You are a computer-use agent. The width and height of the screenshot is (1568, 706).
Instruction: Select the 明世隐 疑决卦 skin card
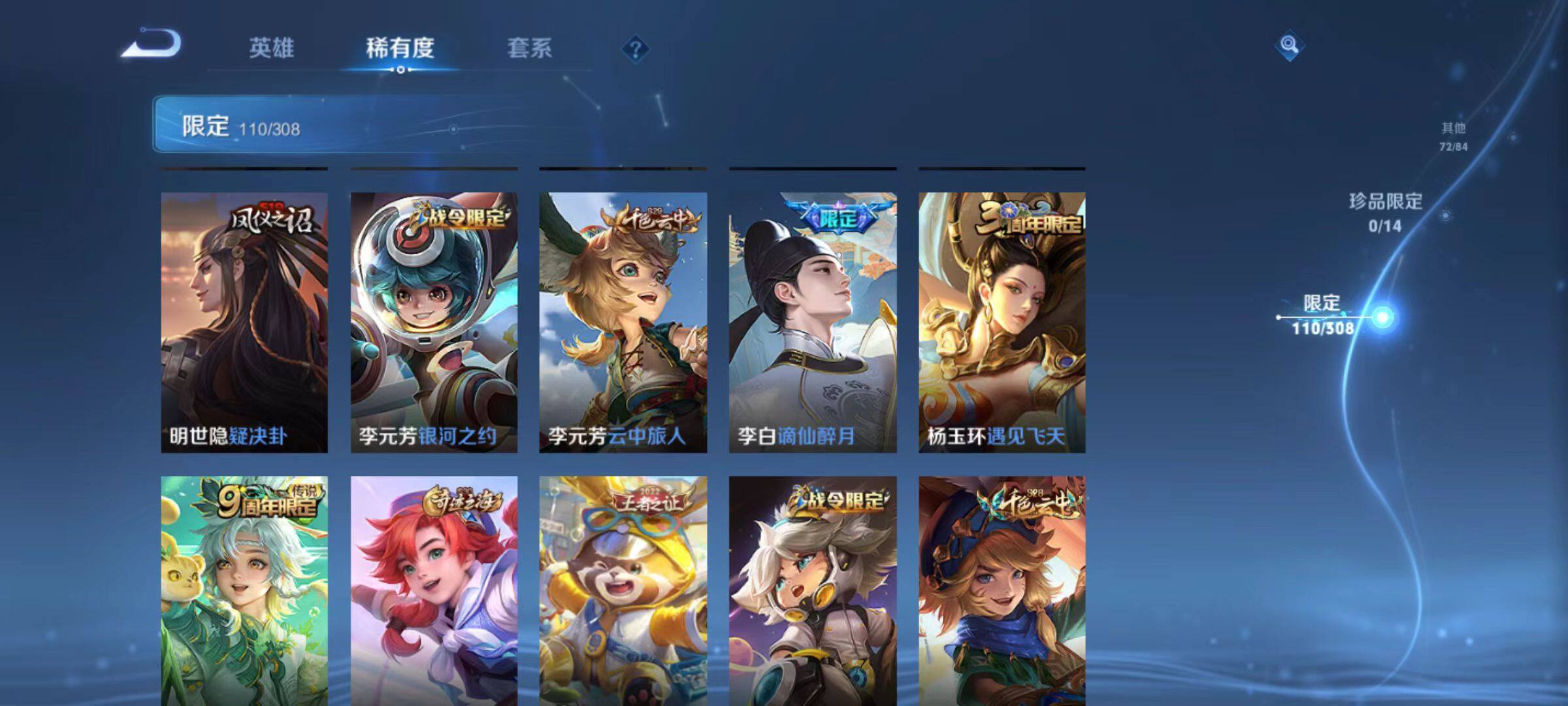coord(244,322)
